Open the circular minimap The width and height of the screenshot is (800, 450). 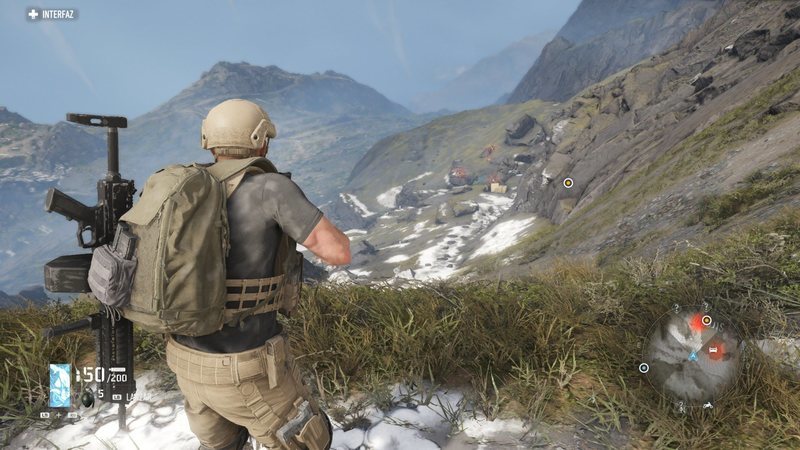pos(691,353)
